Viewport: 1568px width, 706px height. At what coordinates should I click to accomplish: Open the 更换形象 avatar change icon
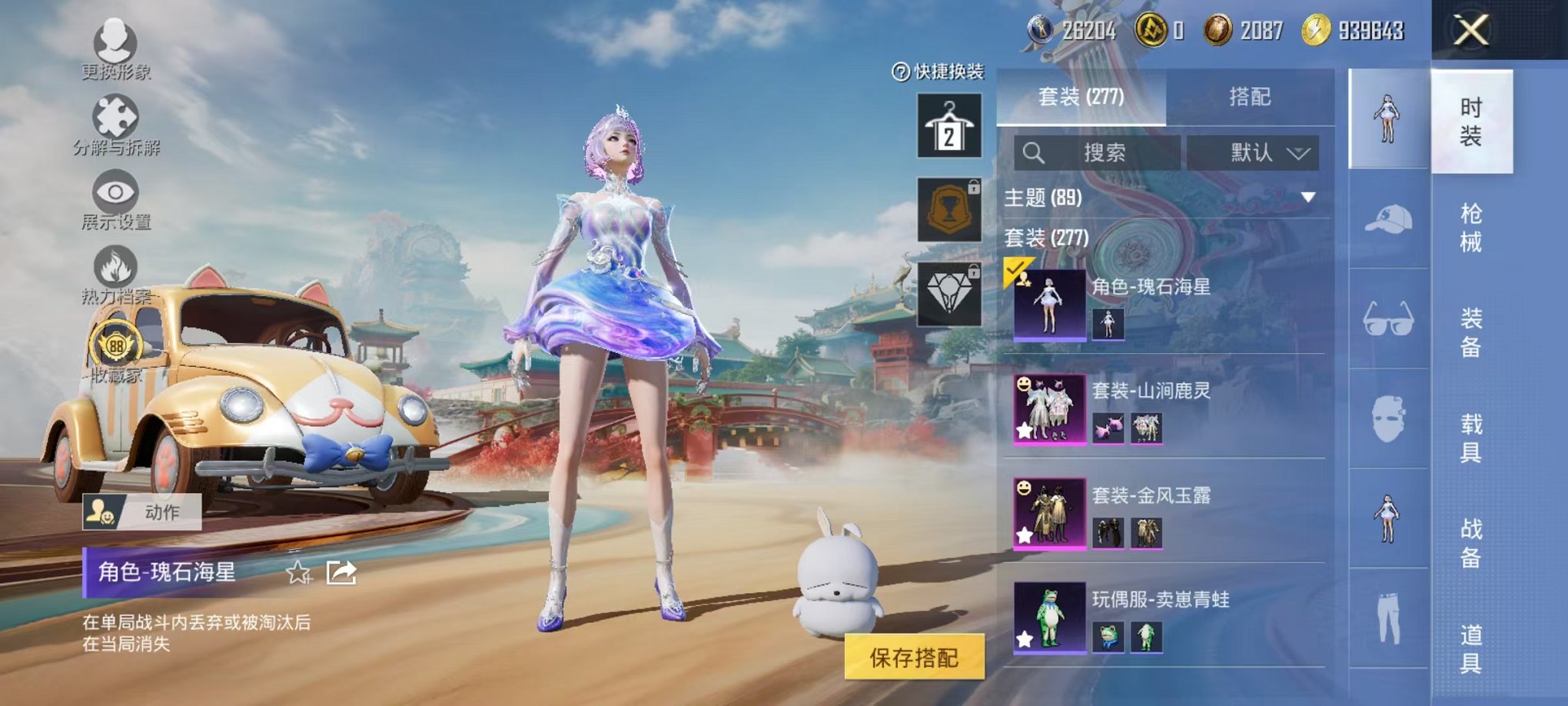115,42
